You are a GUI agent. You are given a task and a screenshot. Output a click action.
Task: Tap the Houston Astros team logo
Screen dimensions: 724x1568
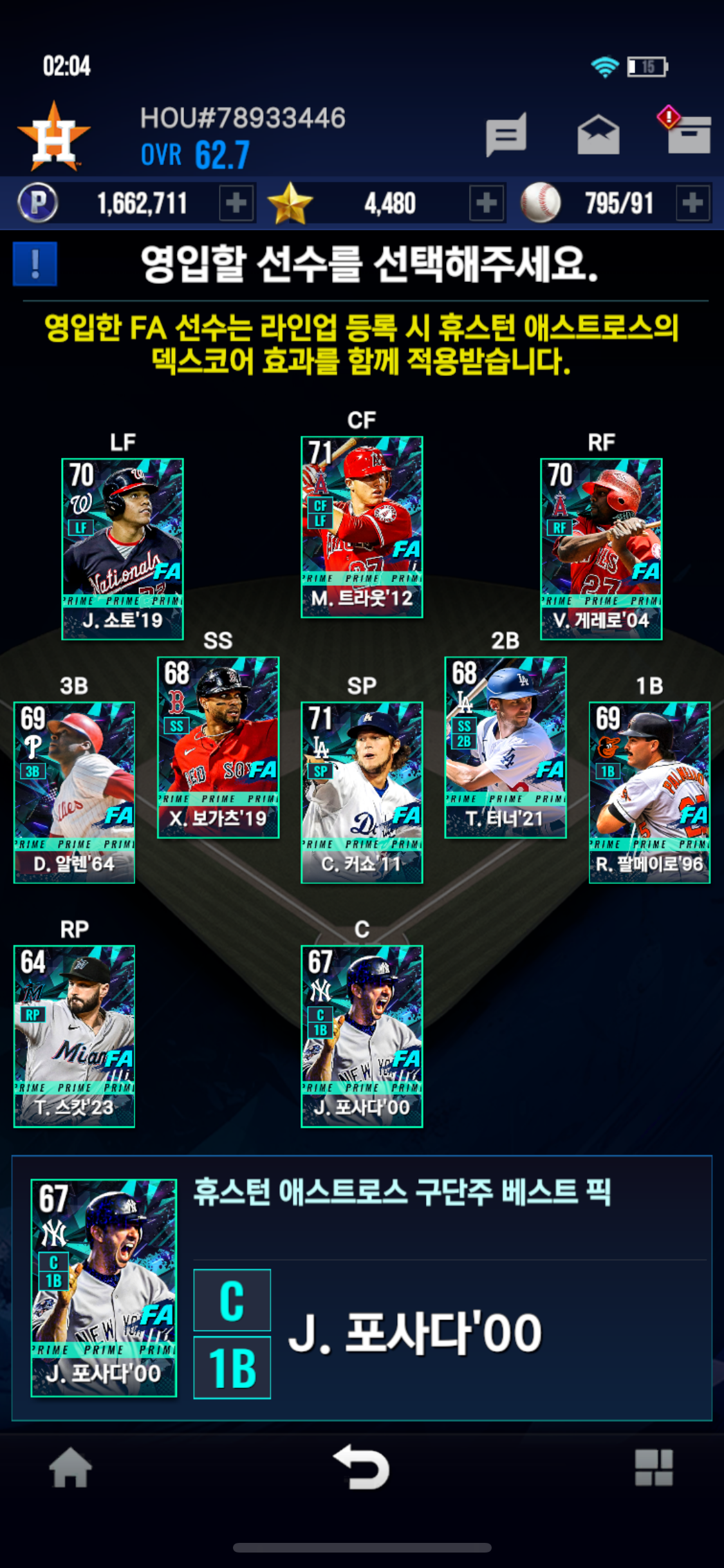pos(54,136)
